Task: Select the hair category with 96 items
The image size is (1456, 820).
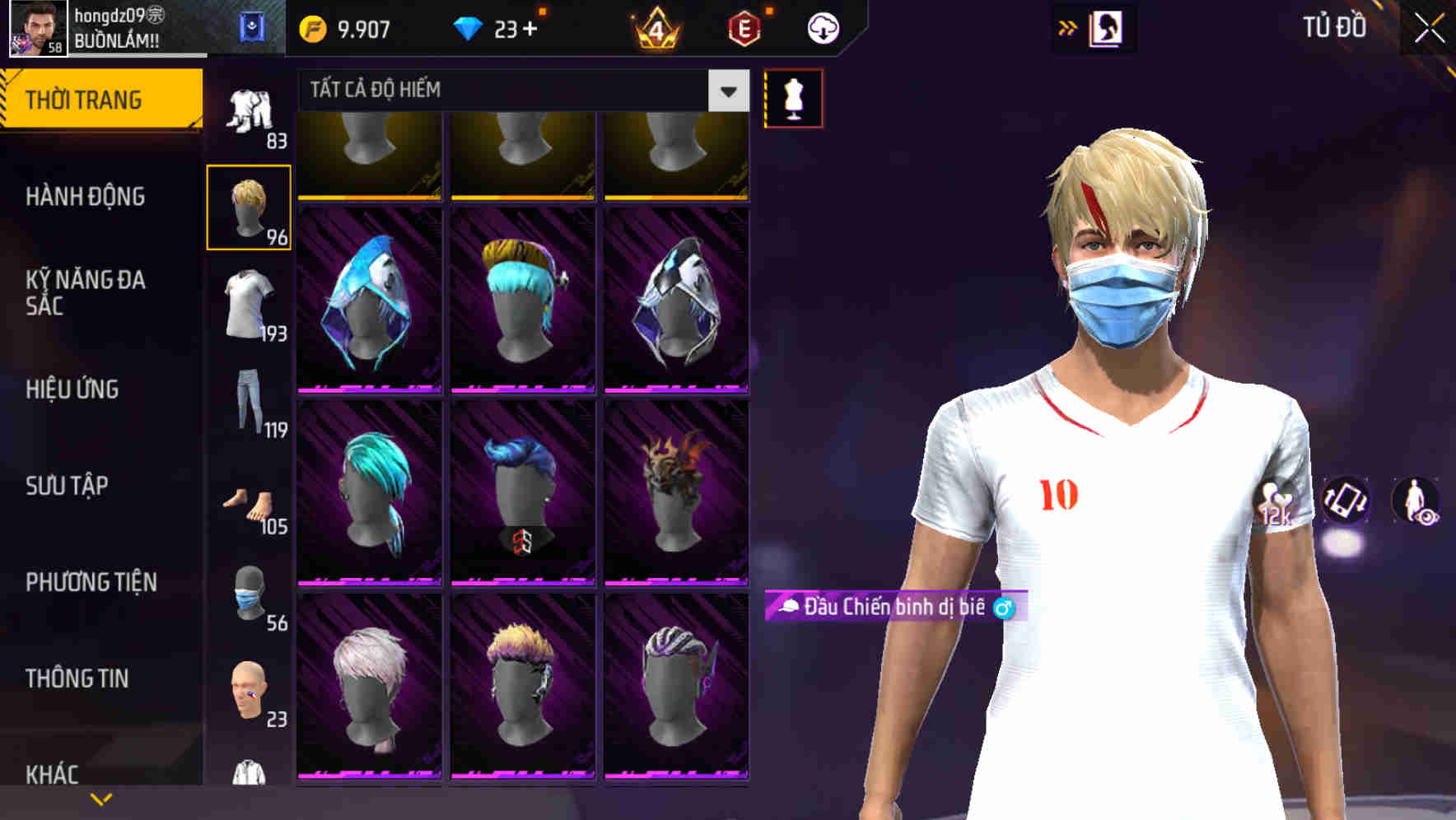Action: tap(250, 206)
